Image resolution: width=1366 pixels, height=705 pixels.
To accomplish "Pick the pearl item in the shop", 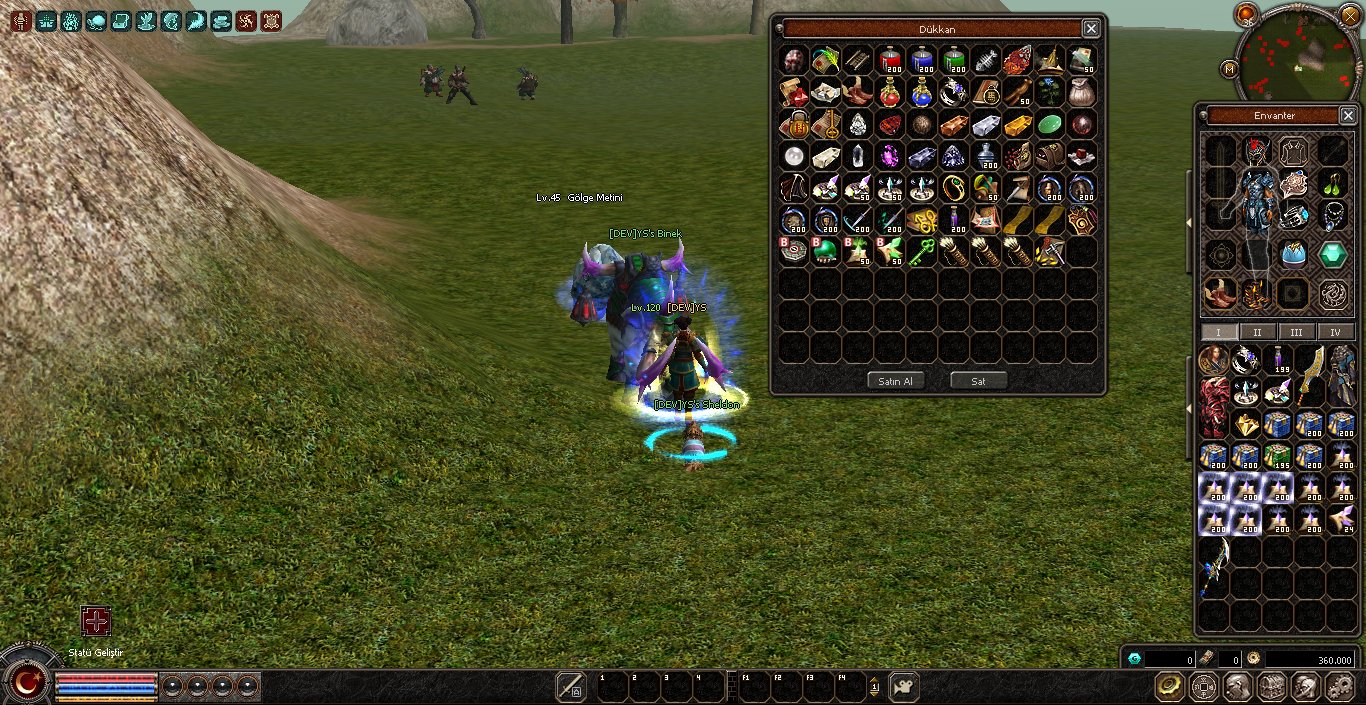I will (x=795, y=156).
